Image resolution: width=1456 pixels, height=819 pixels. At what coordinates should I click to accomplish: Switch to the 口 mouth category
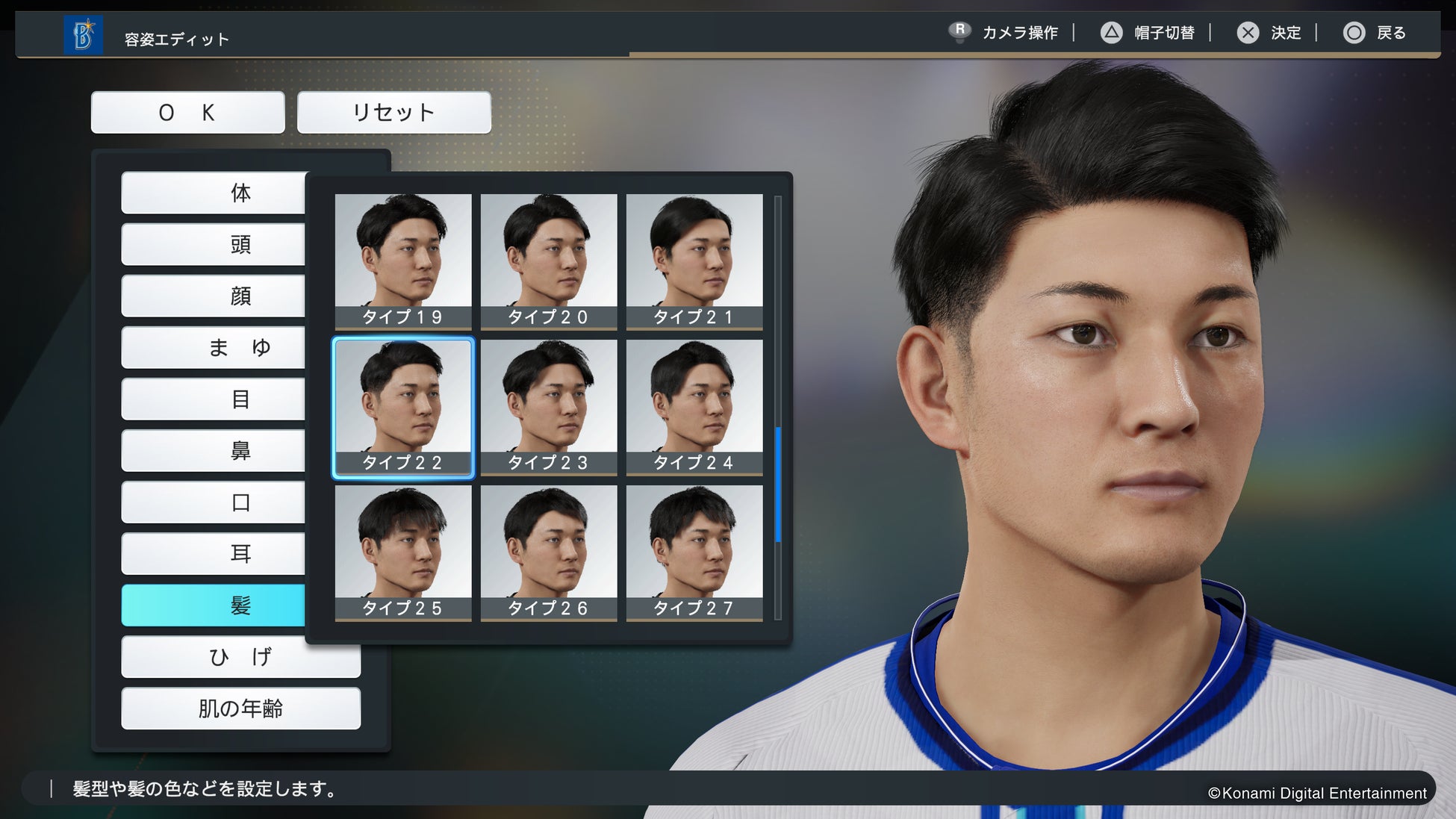tap(214, 502)
